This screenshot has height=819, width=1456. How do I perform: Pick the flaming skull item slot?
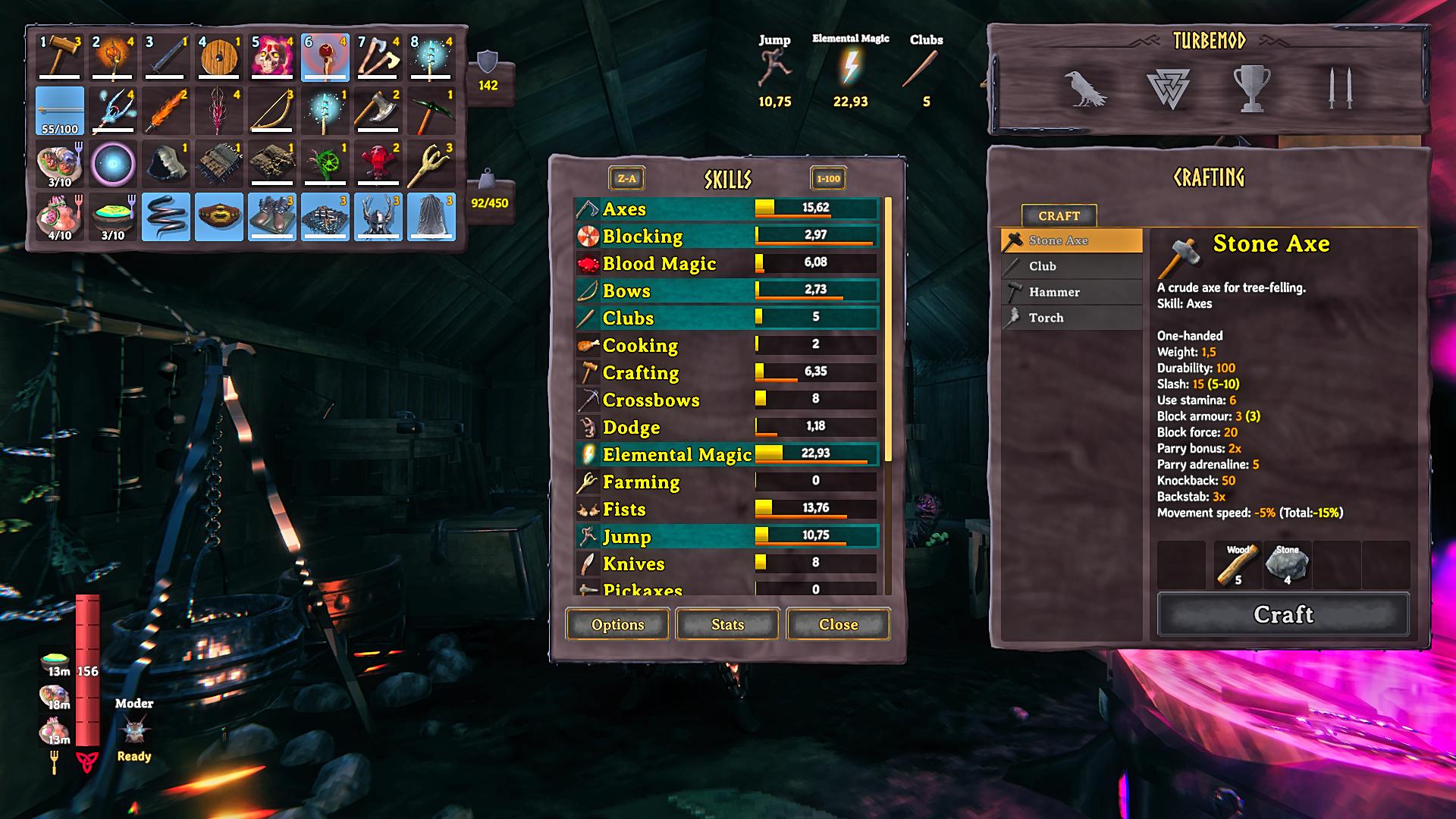pos(272,57)
